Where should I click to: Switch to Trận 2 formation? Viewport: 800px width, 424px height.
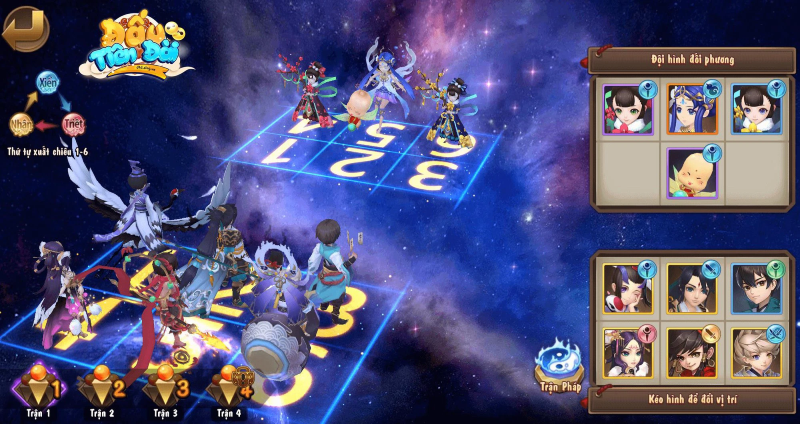(101, 389)
